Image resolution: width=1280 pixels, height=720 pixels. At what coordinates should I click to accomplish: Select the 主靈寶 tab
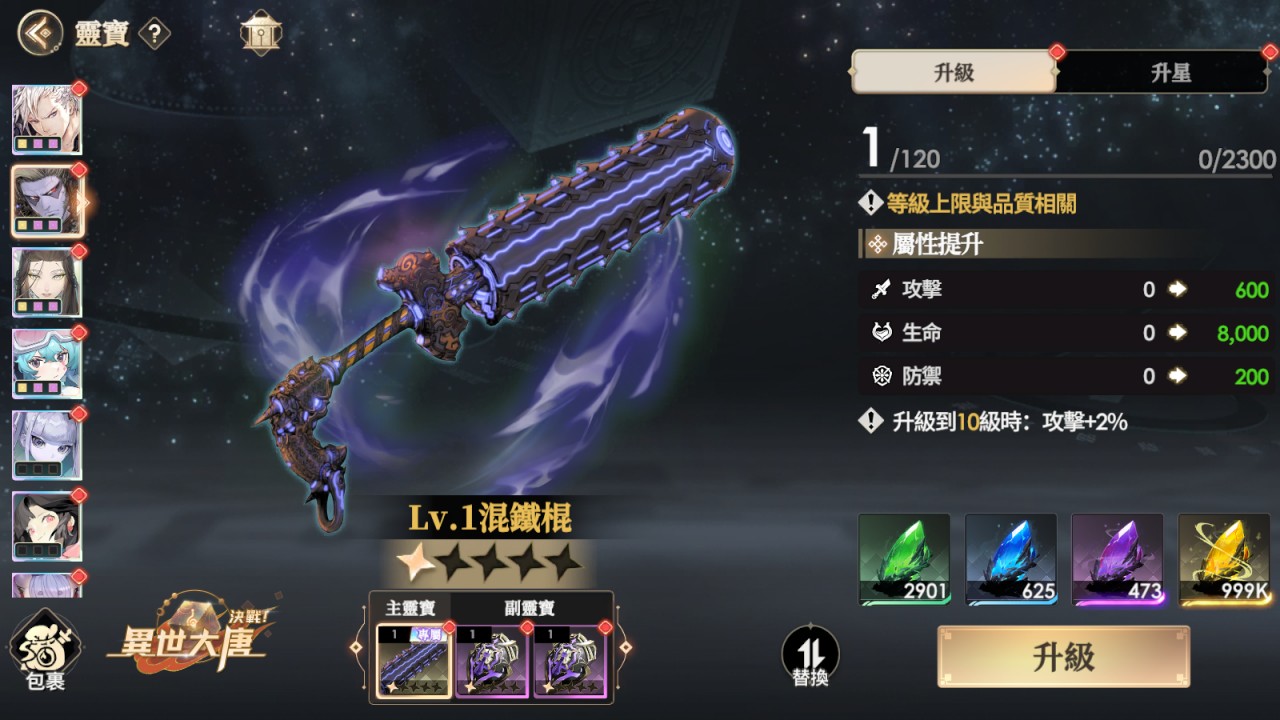click(410, 607)
